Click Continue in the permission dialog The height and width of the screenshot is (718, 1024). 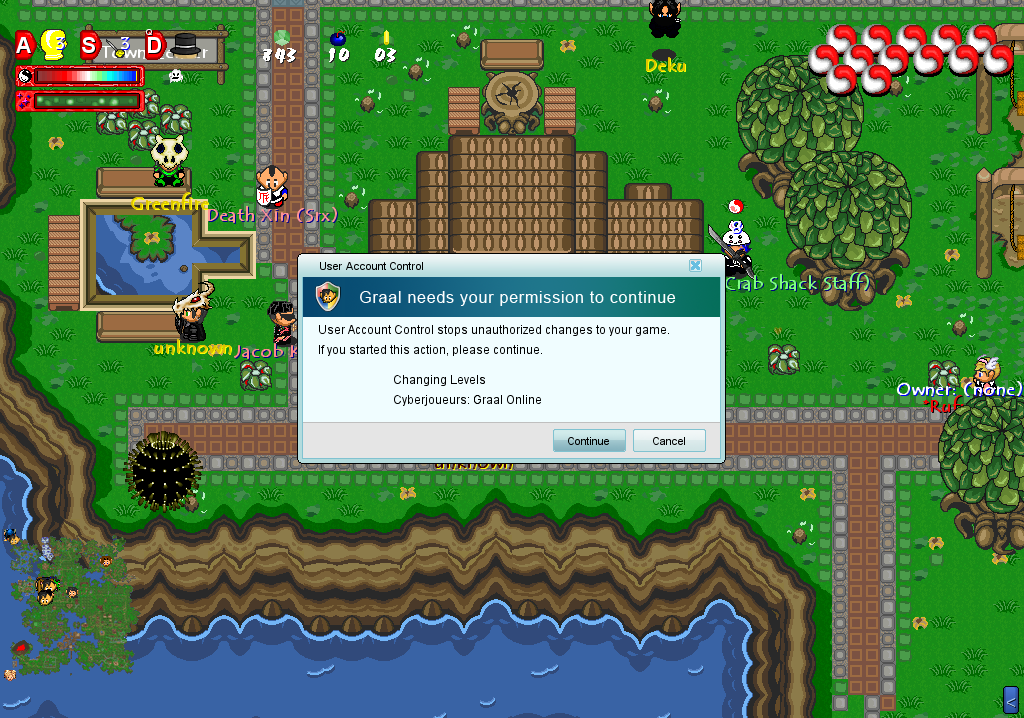click(588, 441)
